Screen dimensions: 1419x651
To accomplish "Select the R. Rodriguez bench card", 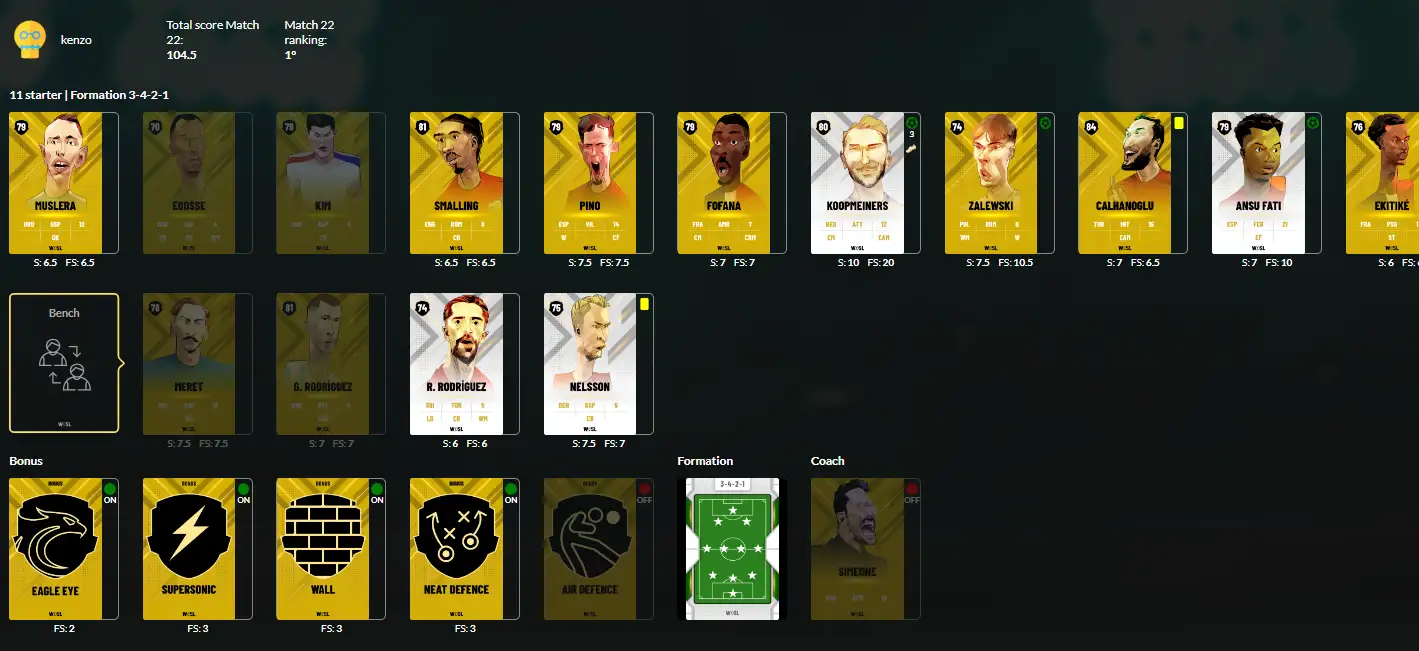I will pyautogui.click(x=457, y=363).
